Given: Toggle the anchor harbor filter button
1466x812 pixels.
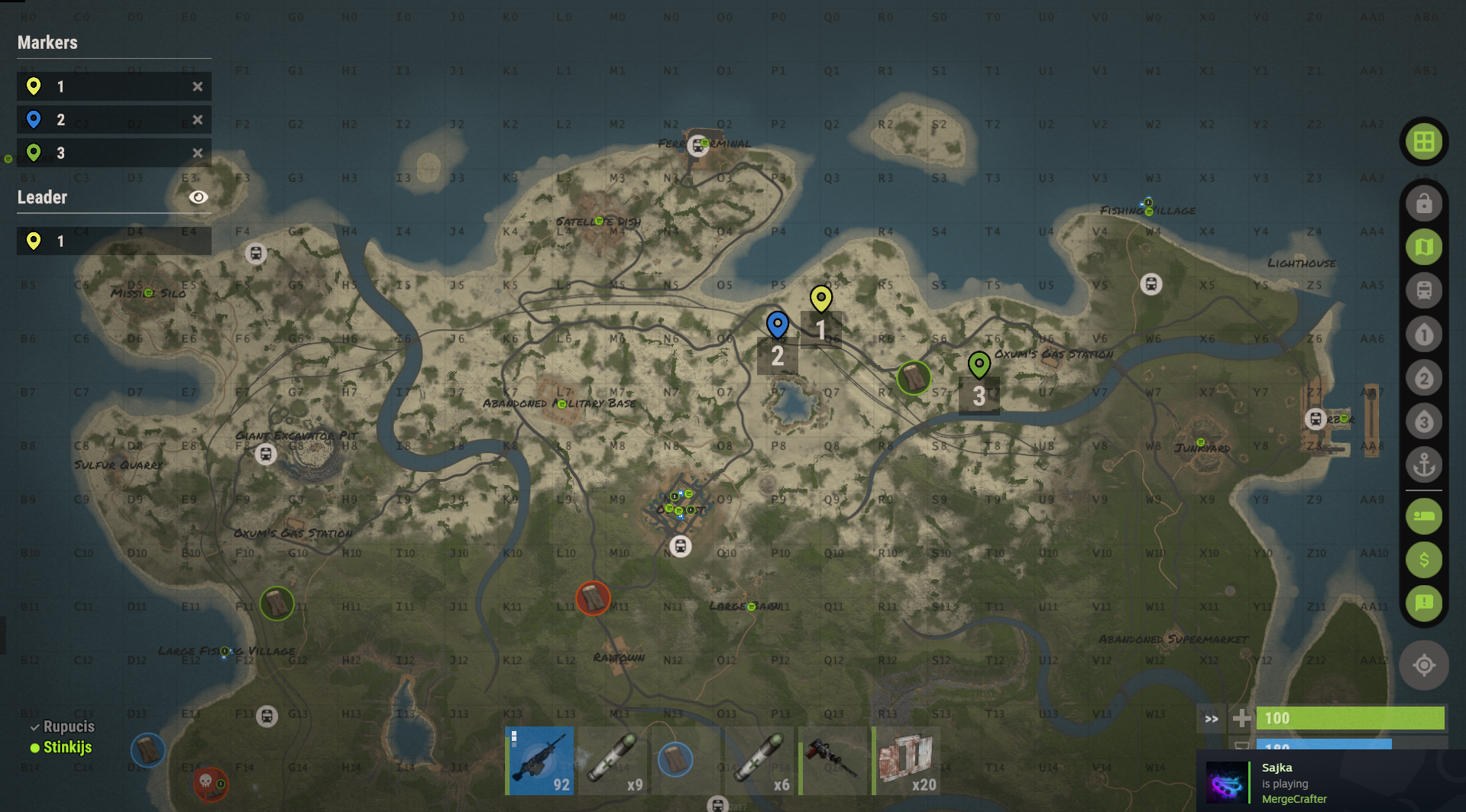Looking at the screenshot, I should (x=1423, y=464).
